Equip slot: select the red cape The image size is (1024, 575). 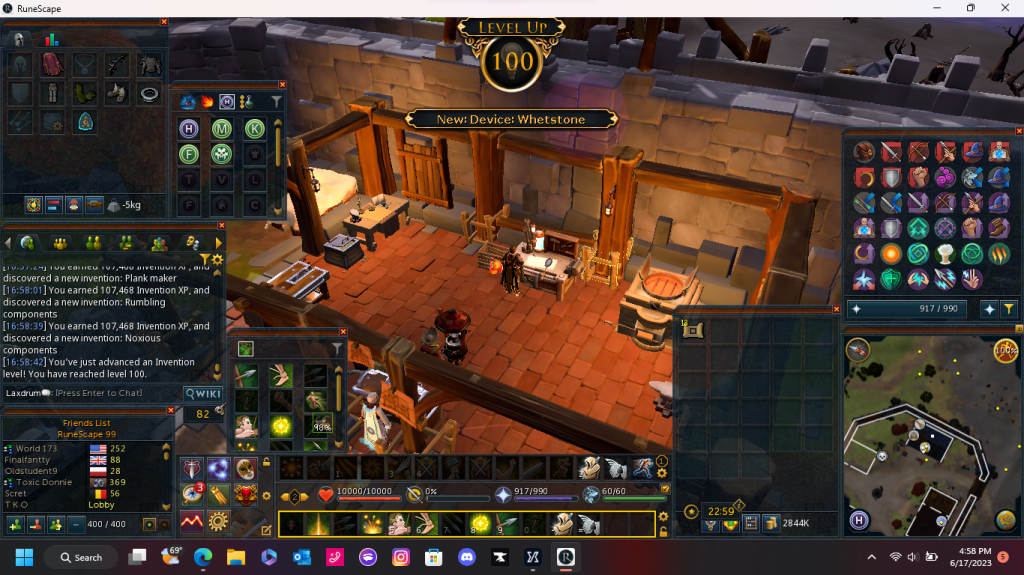point(51,66)
